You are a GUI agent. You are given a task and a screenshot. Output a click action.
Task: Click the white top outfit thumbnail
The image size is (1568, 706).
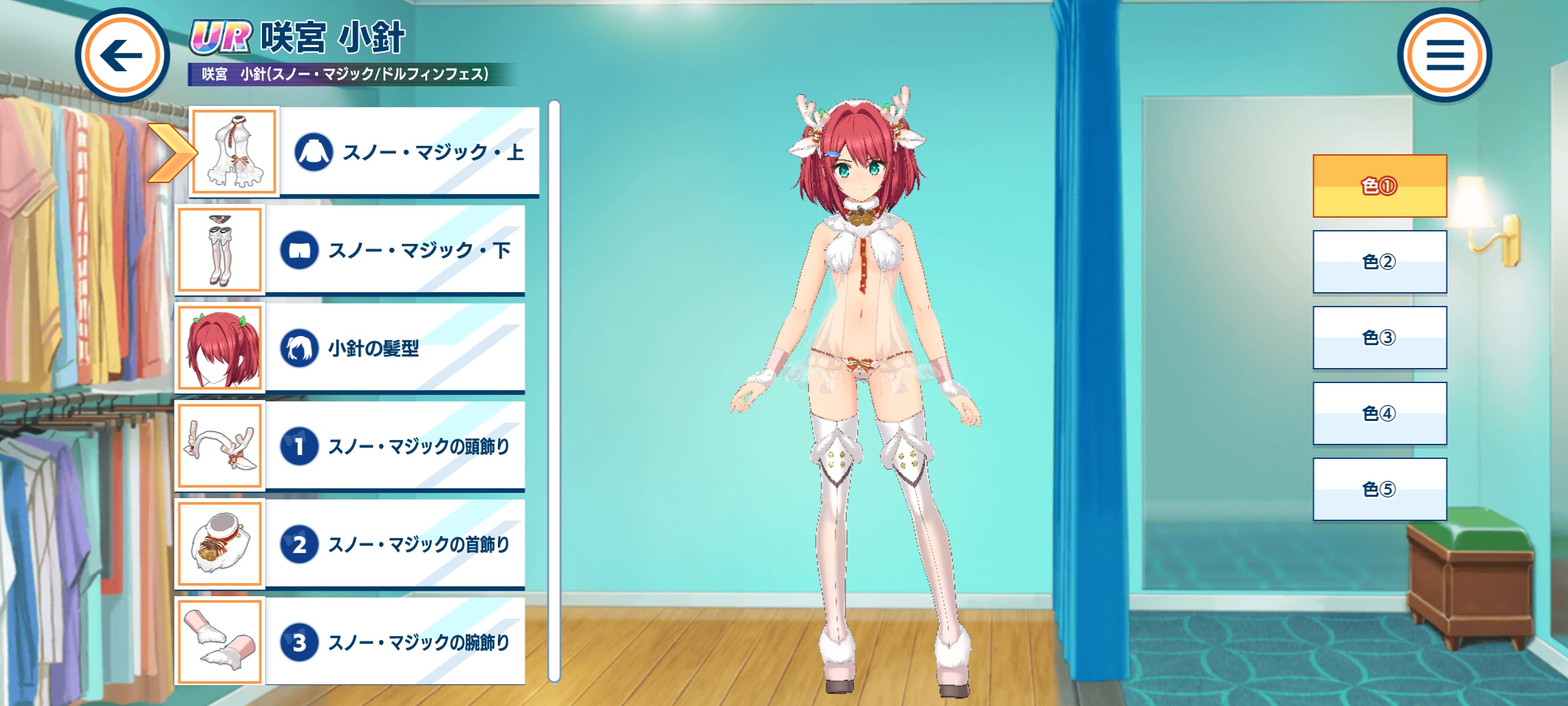point(235,152)
